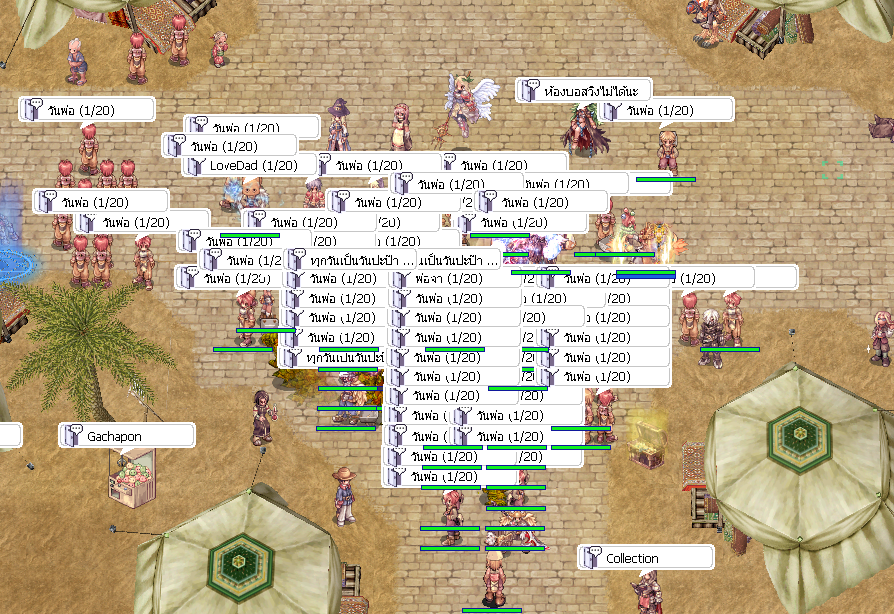Select the พ่อจา (1/20) chat room
The width and height of the screenshot is (894, 614).
click(x=452, y=278)
